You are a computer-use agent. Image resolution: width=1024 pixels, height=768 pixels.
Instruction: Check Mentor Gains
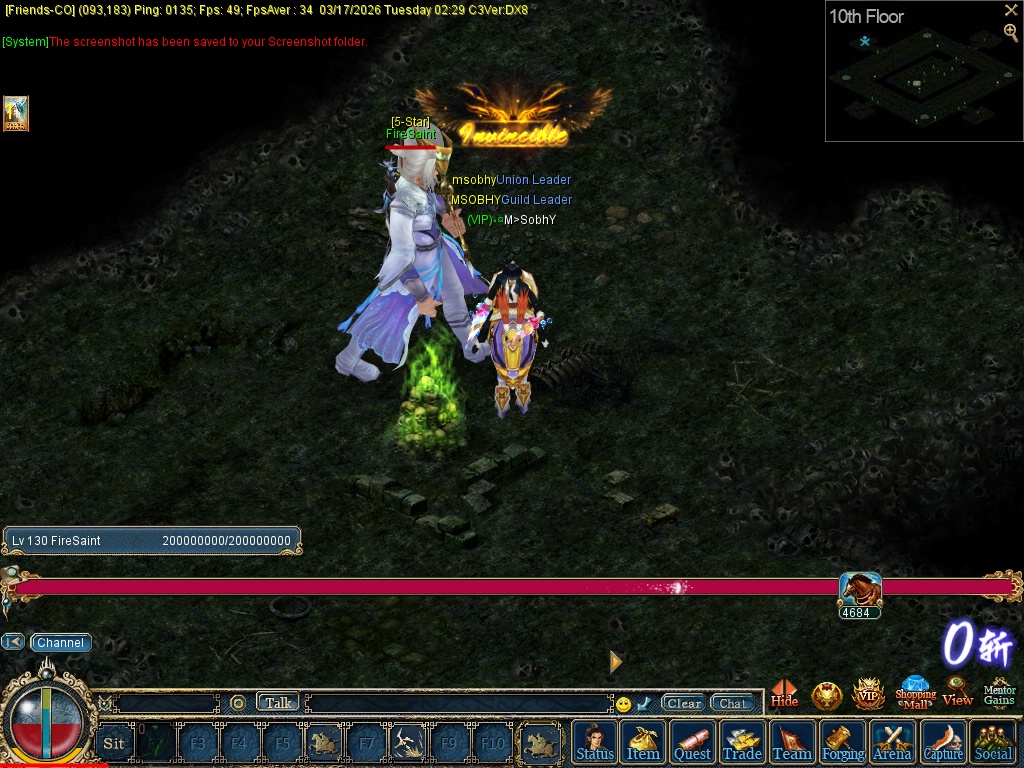click(999, 692)
